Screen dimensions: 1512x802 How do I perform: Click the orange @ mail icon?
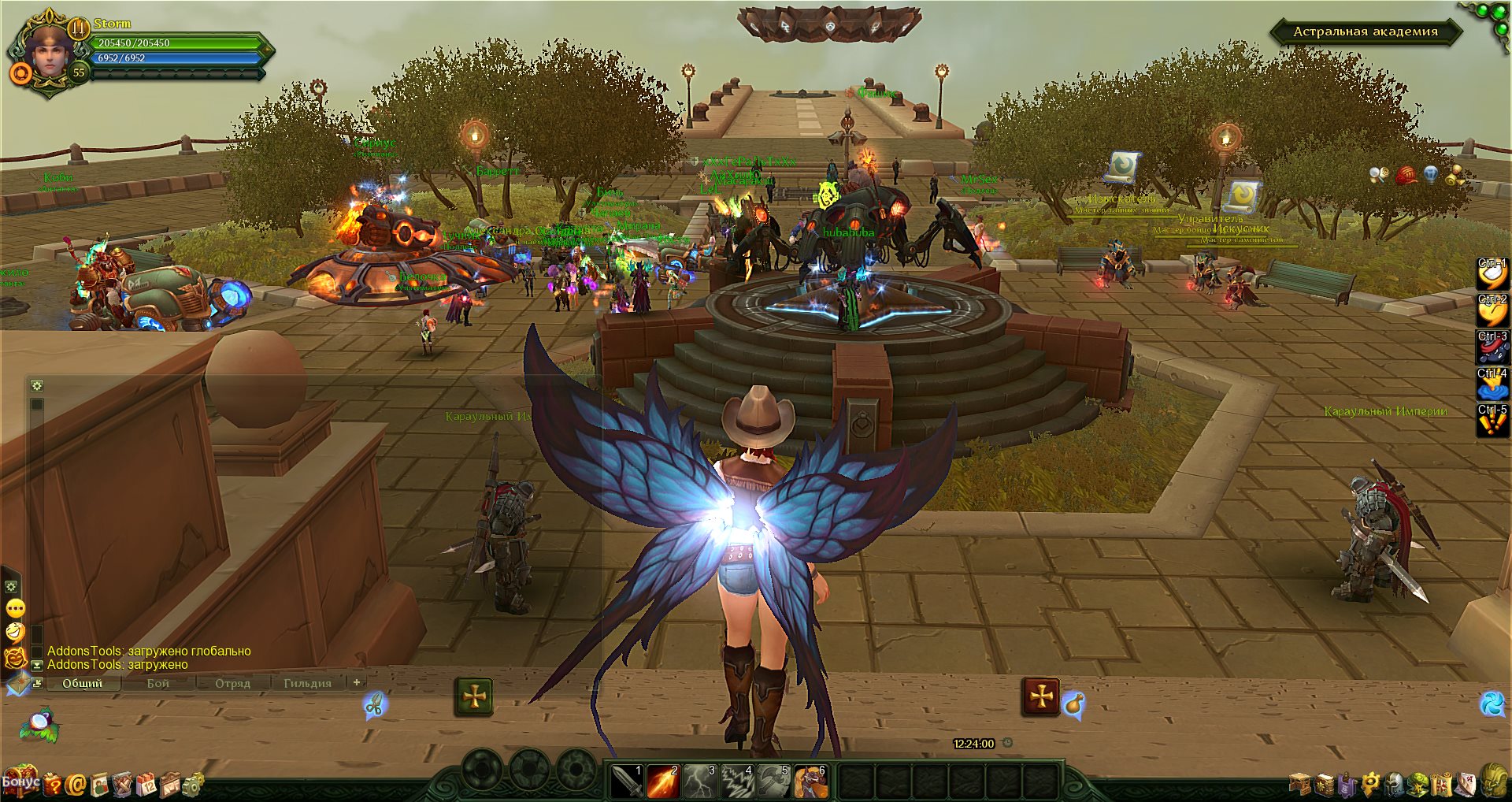point(76,784)
